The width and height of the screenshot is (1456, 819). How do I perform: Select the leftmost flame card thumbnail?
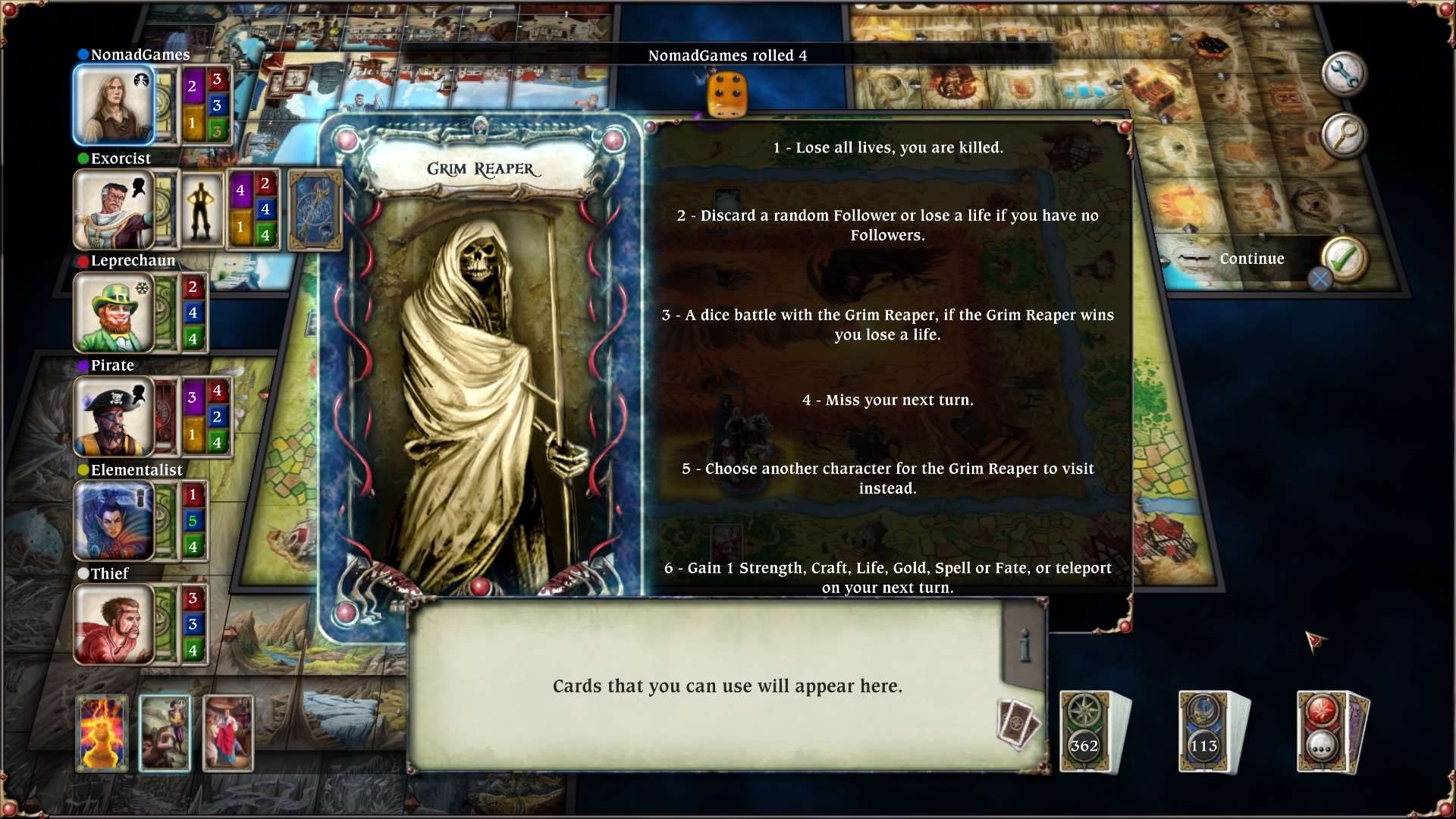102,732
